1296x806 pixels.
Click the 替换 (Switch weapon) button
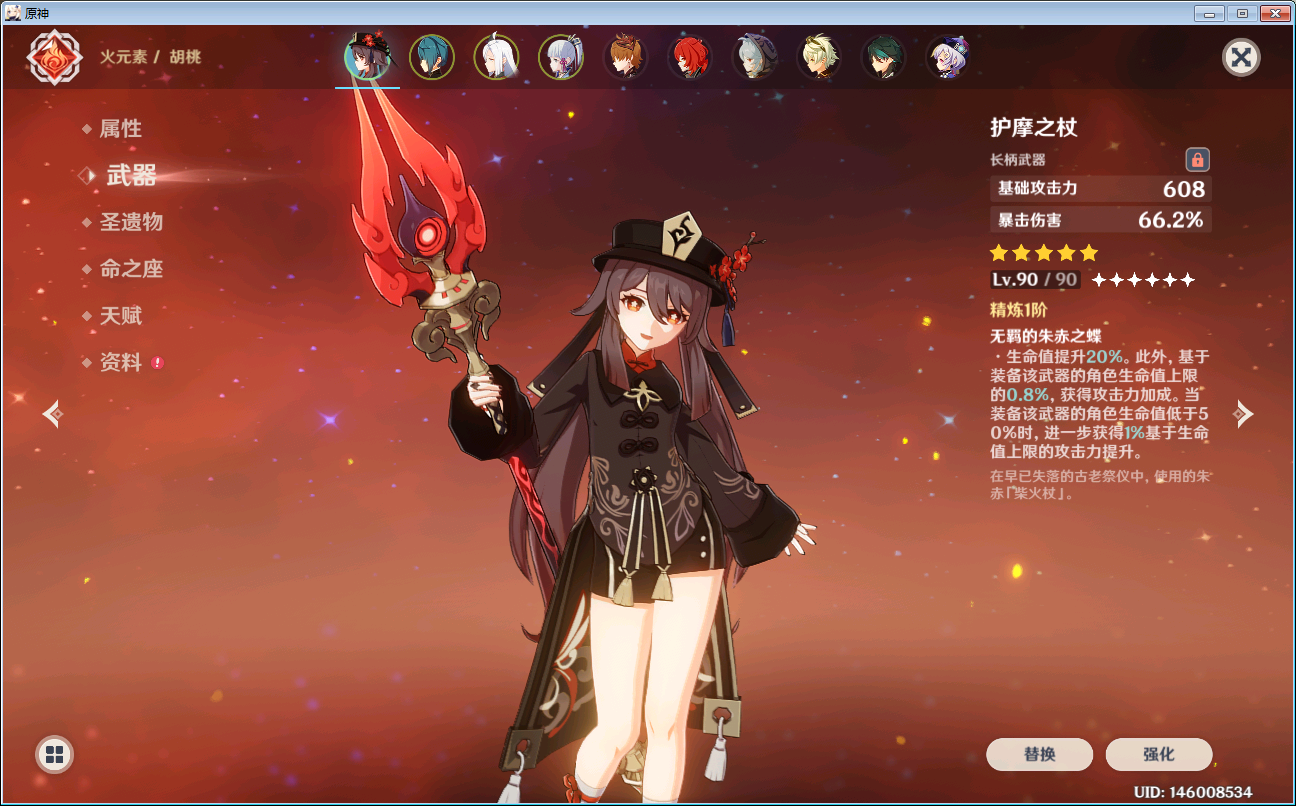click(x=1039, y=754)
